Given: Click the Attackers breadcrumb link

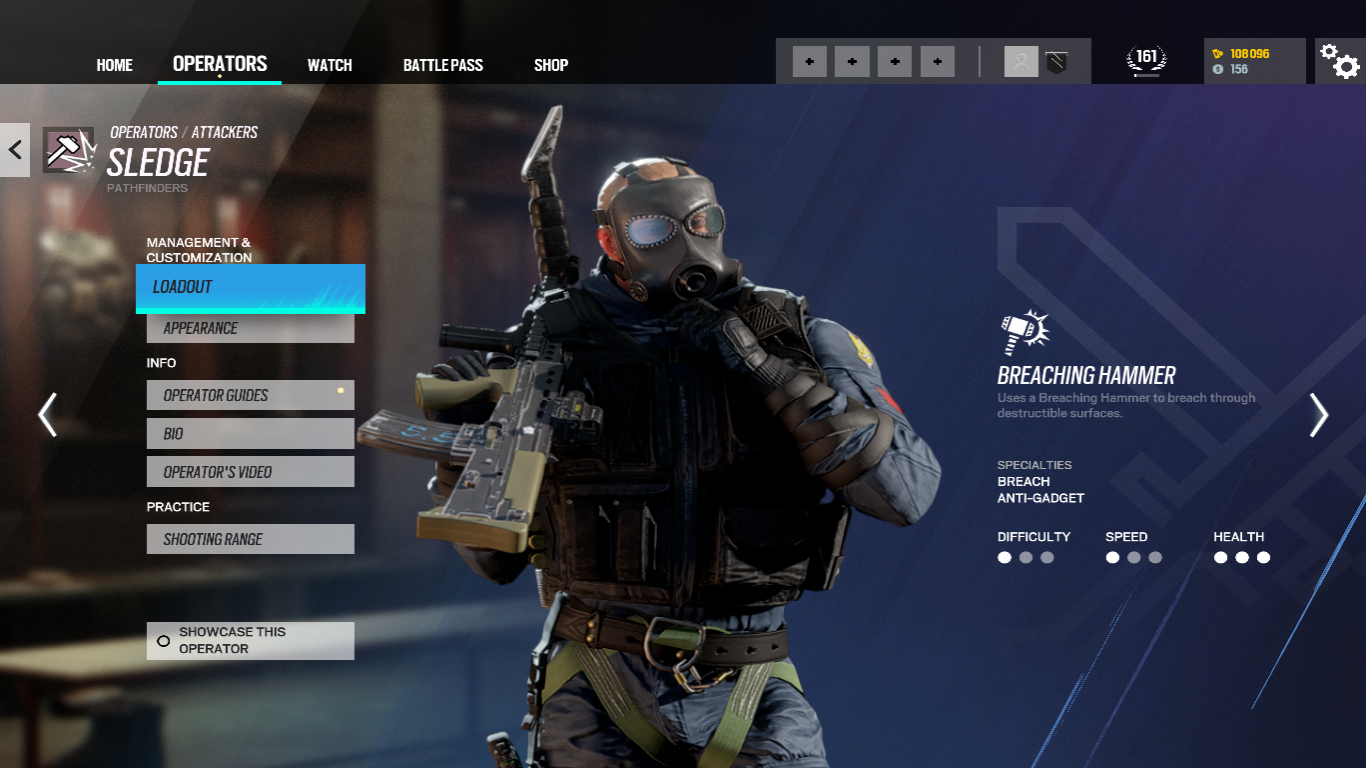Looking at the screenshot, I should coord(224,132).
